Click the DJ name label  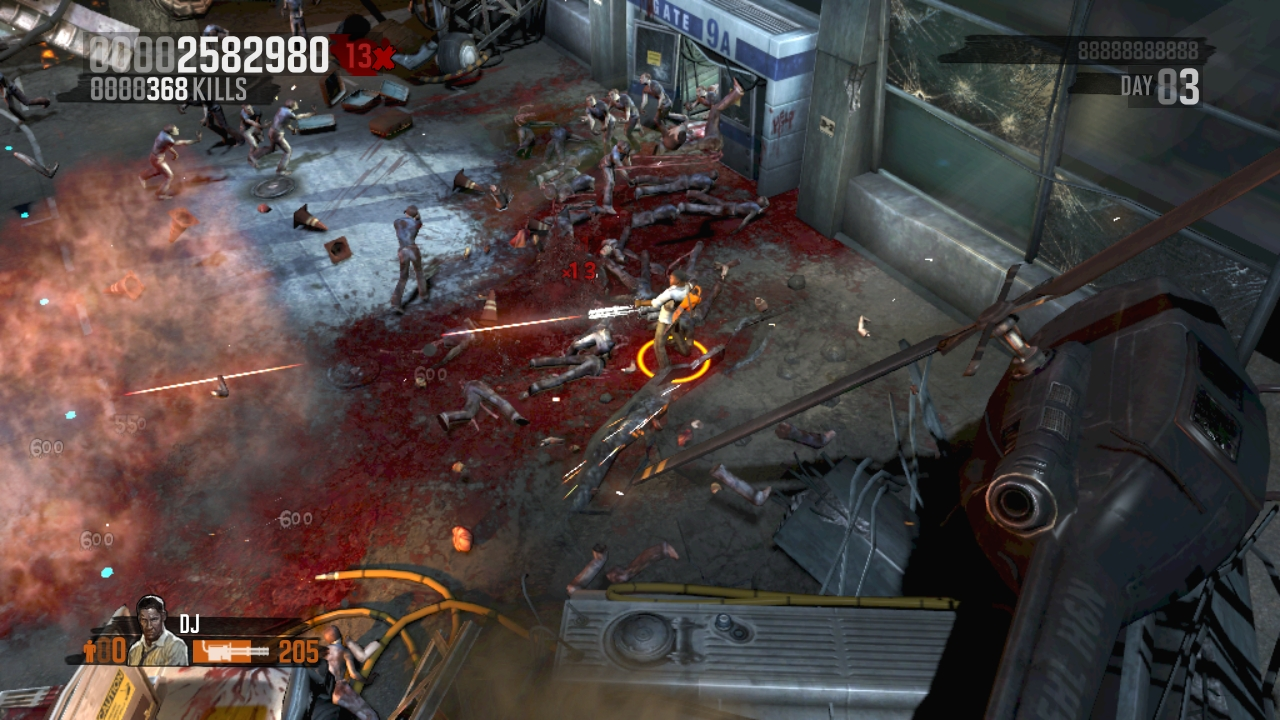190,622
